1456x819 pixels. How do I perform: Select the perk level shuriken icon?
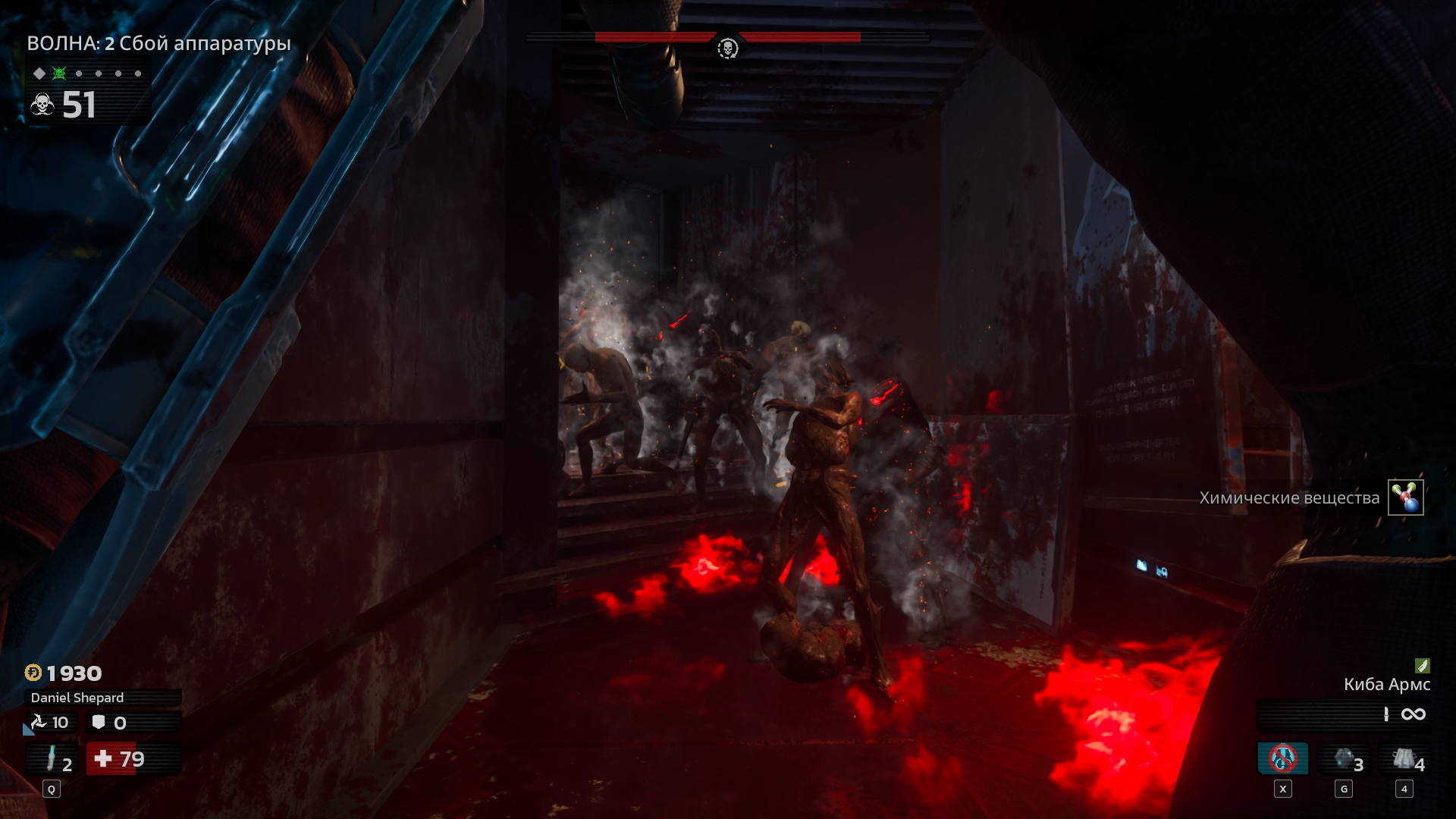click(38, 723)
